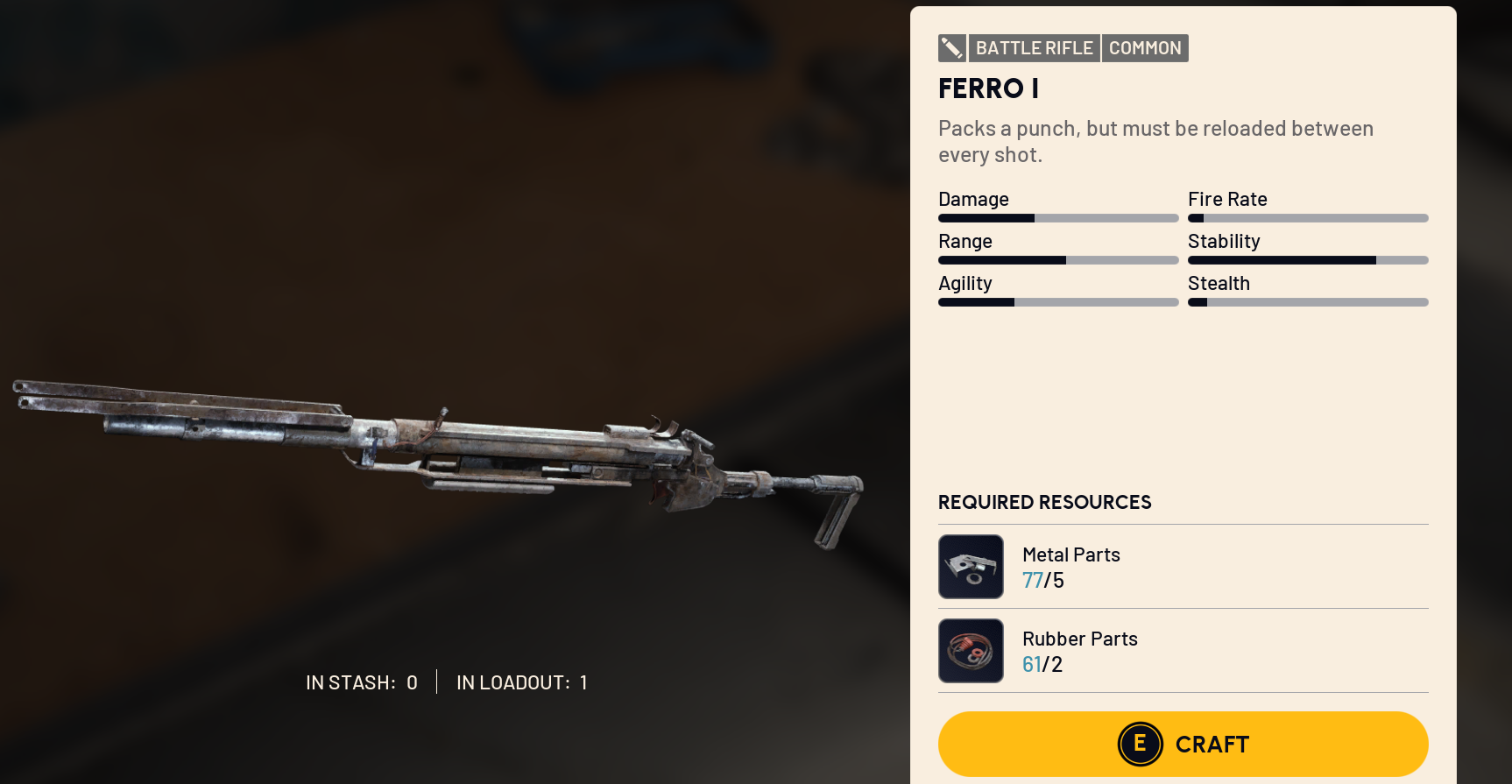1512x784 pixels.
Task: Click the Rubber Parts thumbnail under Required Resources
Action: [x=971, y=650]
